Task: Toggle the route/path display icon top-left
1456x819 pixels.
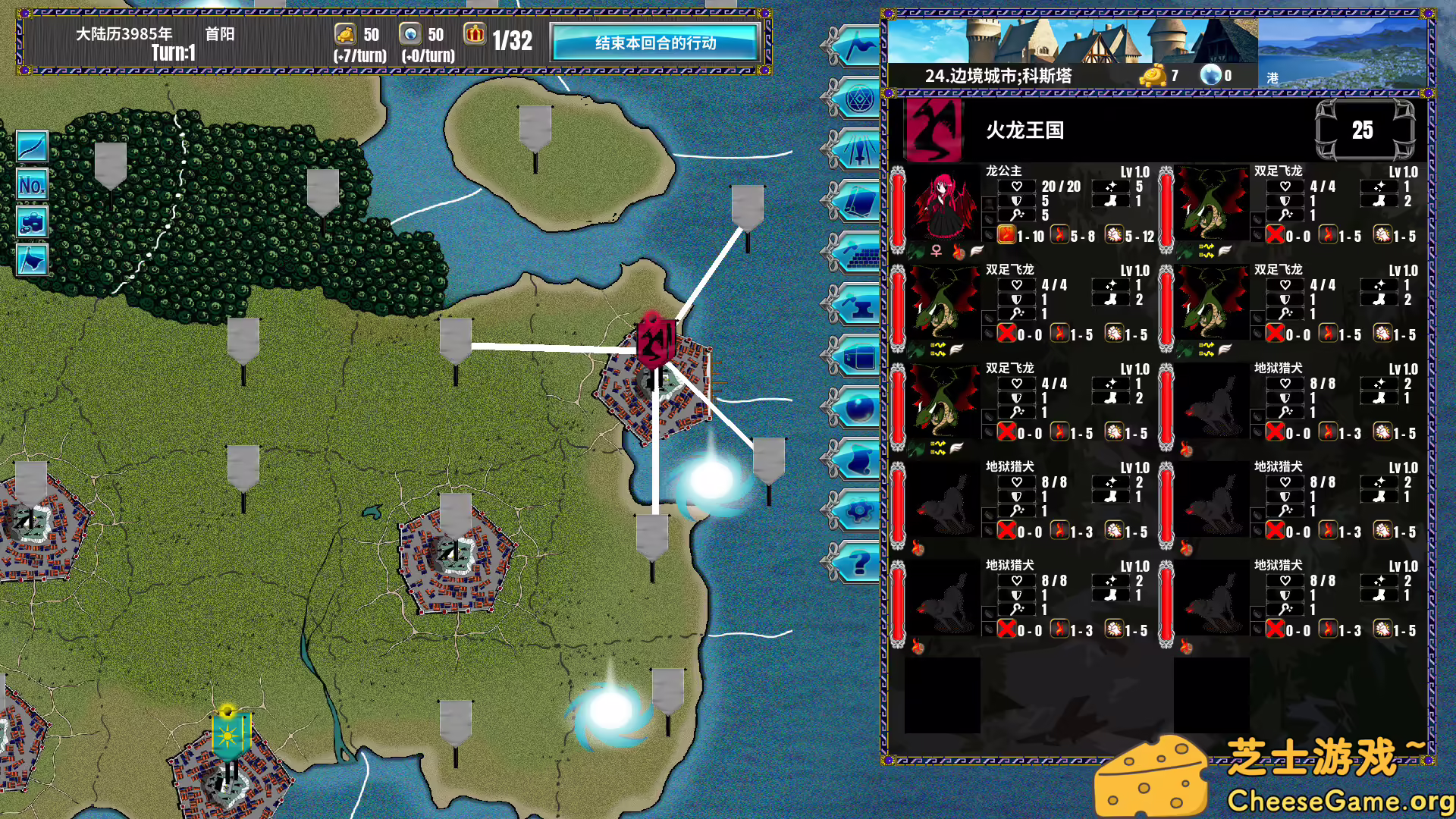Action: click(x=32, y=146)
